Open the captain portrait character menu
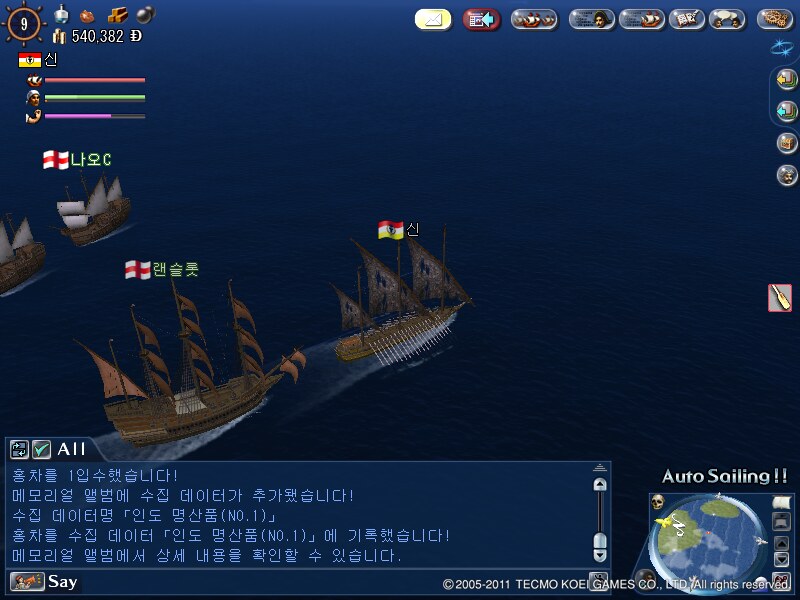The image size is (800, 600). pos(591,19)
